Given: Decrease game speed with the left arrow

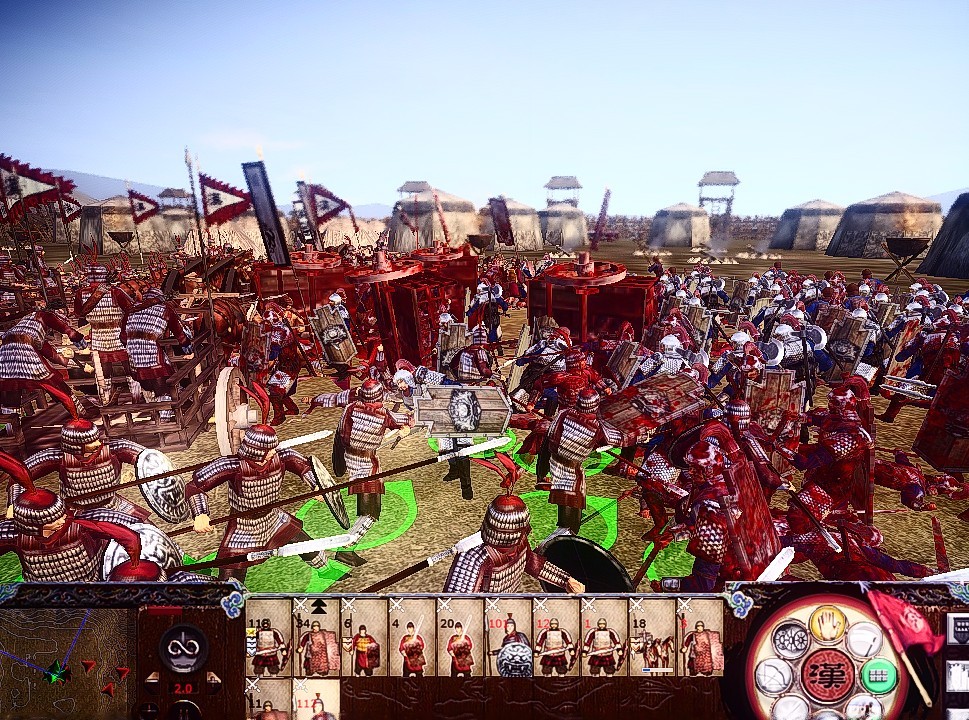Looking at the screenshot, I should point(154,687).
